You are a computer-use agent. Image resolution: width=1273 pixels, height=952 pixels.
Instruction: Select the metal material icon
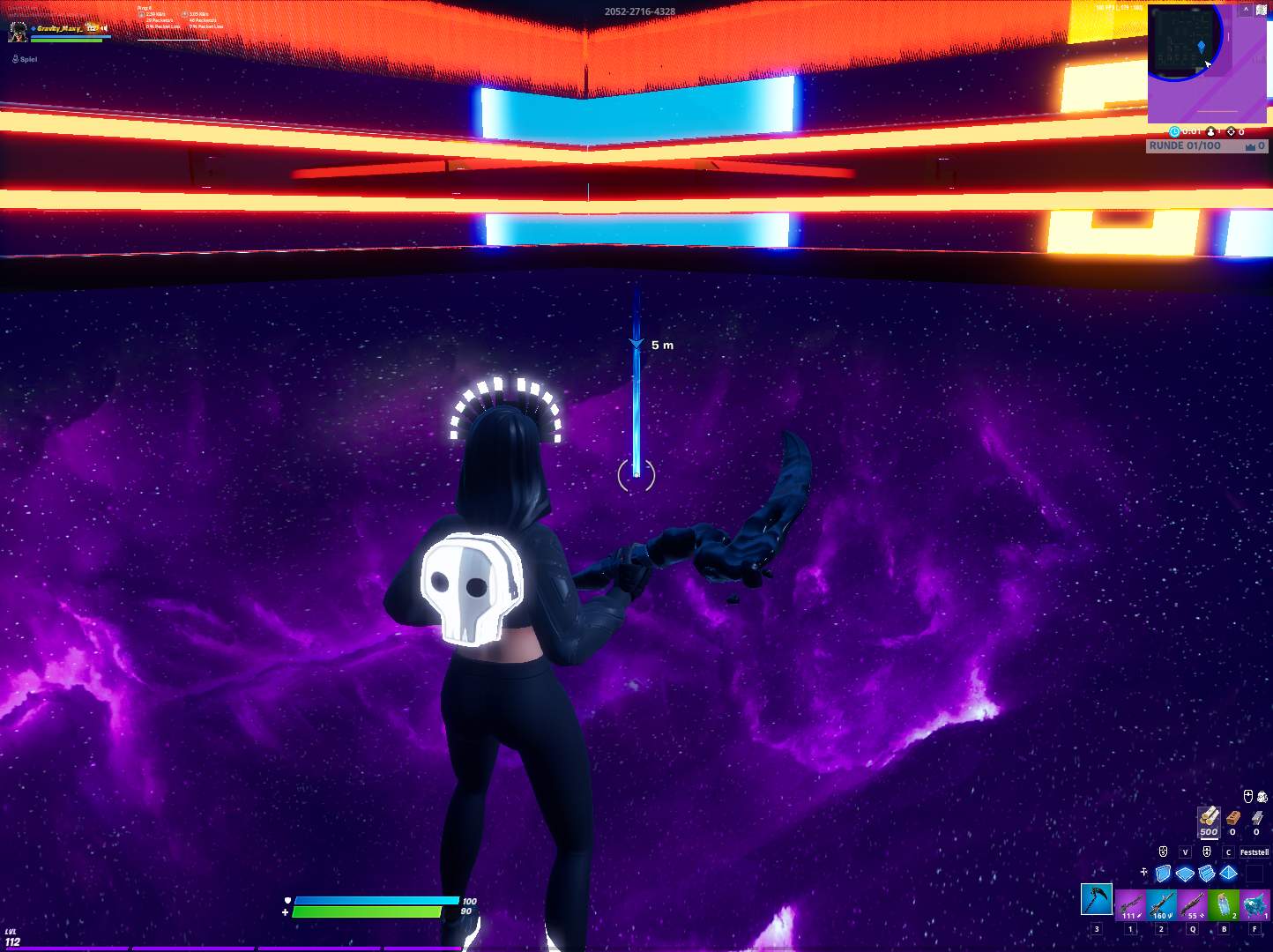click(x=1257, y=820)
